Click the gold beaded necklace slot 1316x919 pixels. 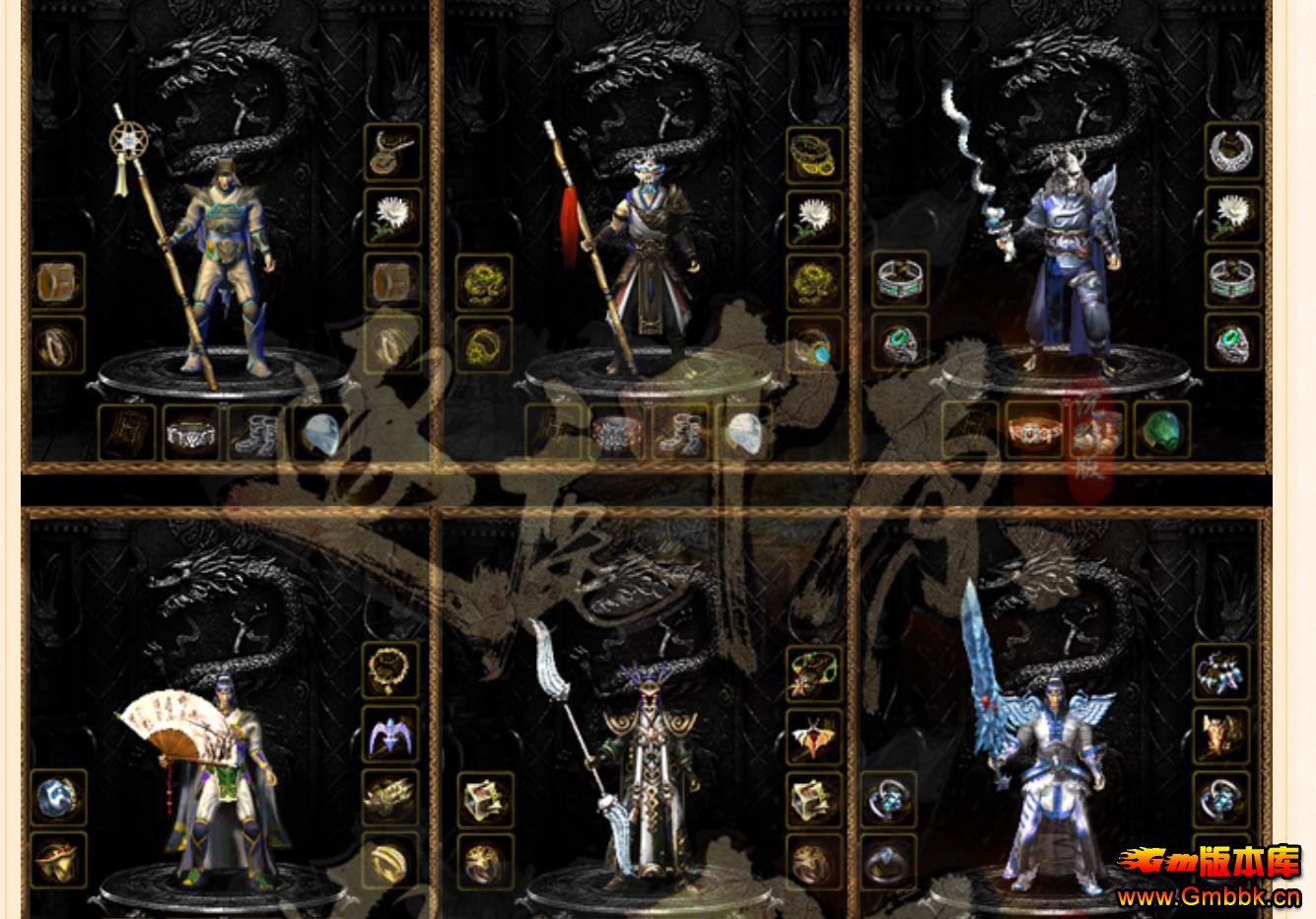tap(390, 670)
